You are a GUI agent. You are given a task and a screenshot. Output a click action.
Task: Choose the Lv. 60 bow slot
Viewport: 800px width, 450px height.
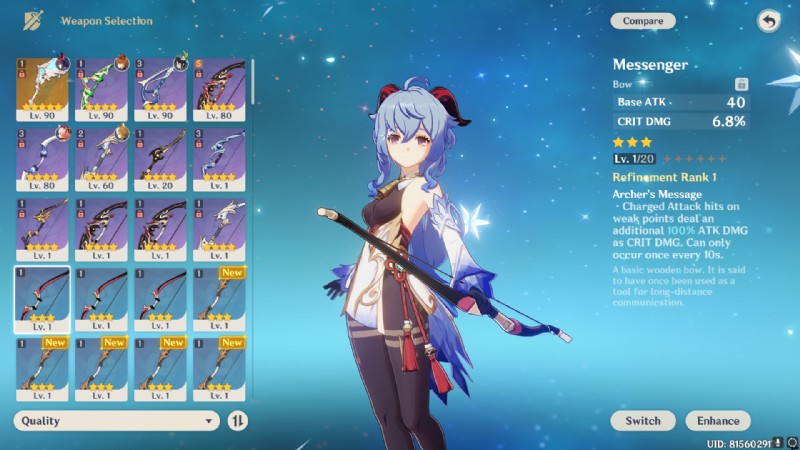point(101,158)
